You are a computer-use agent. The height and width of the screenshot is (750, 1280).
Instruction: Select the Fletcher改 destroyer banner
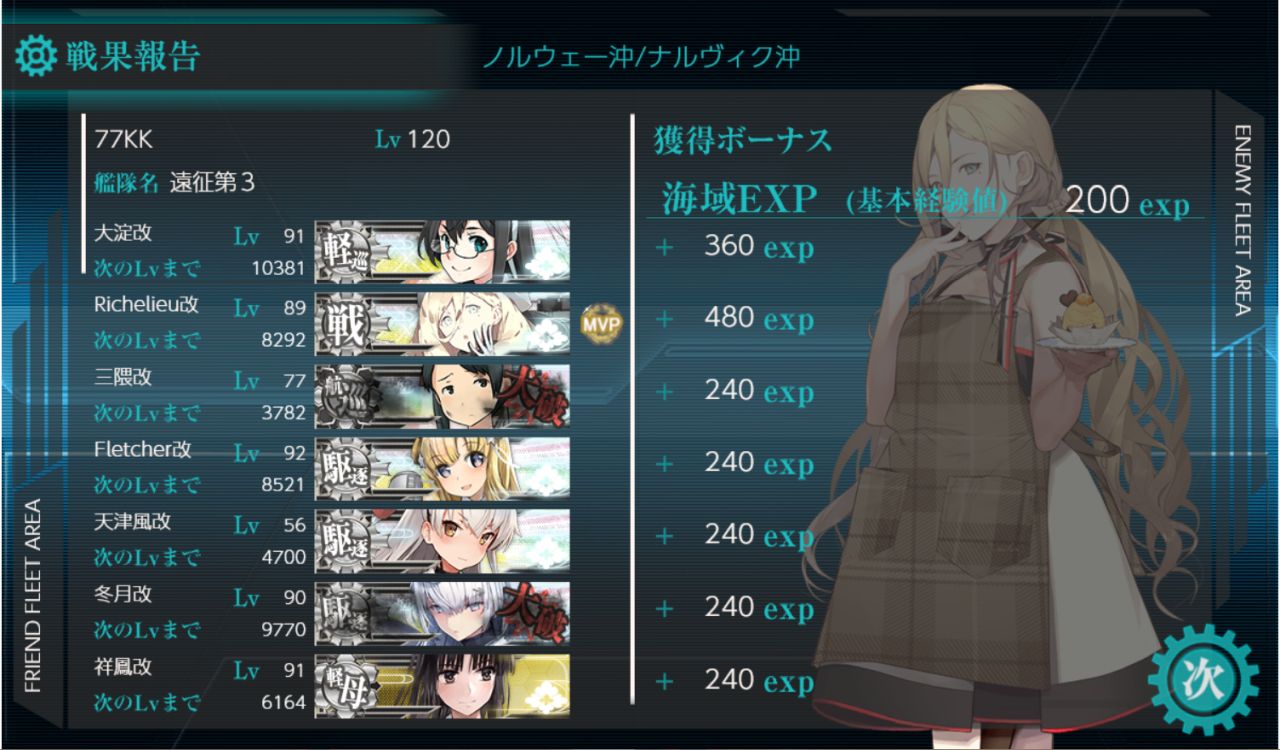[x=442, y=468]
